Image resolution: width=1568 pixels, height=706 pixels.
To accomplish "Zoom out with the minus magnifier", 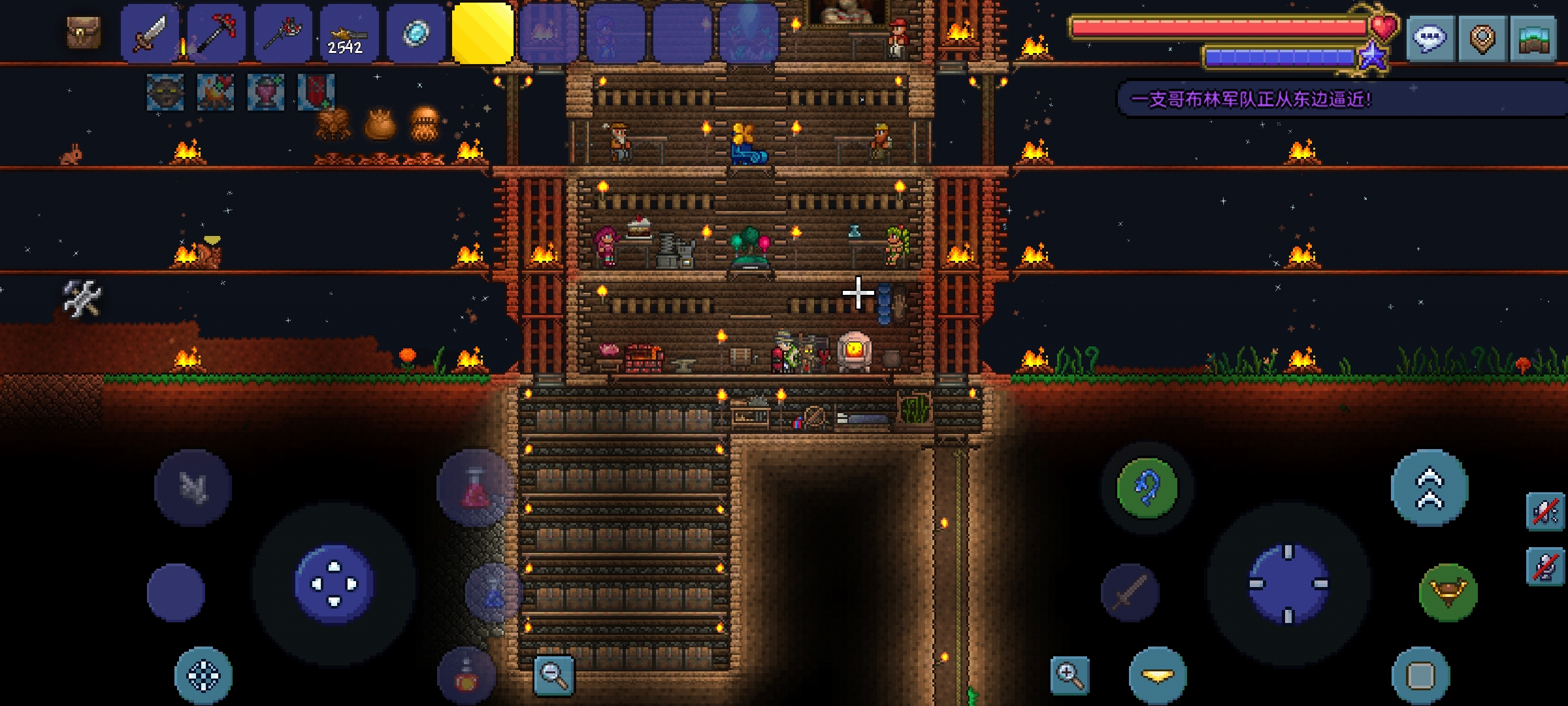I will (x=553, y=675).
